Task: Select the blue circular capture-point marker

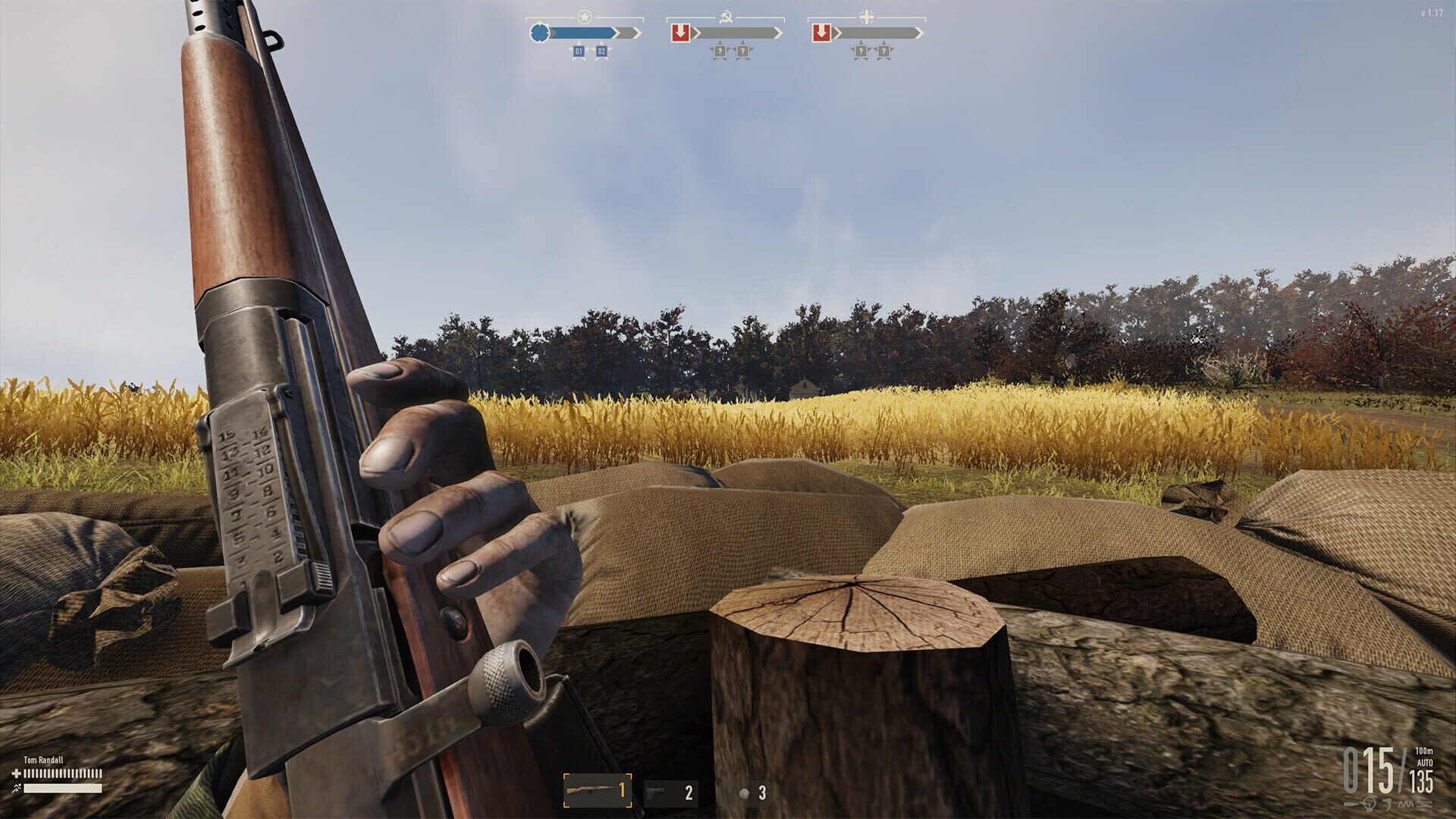Action: click(x=539, y=32)
